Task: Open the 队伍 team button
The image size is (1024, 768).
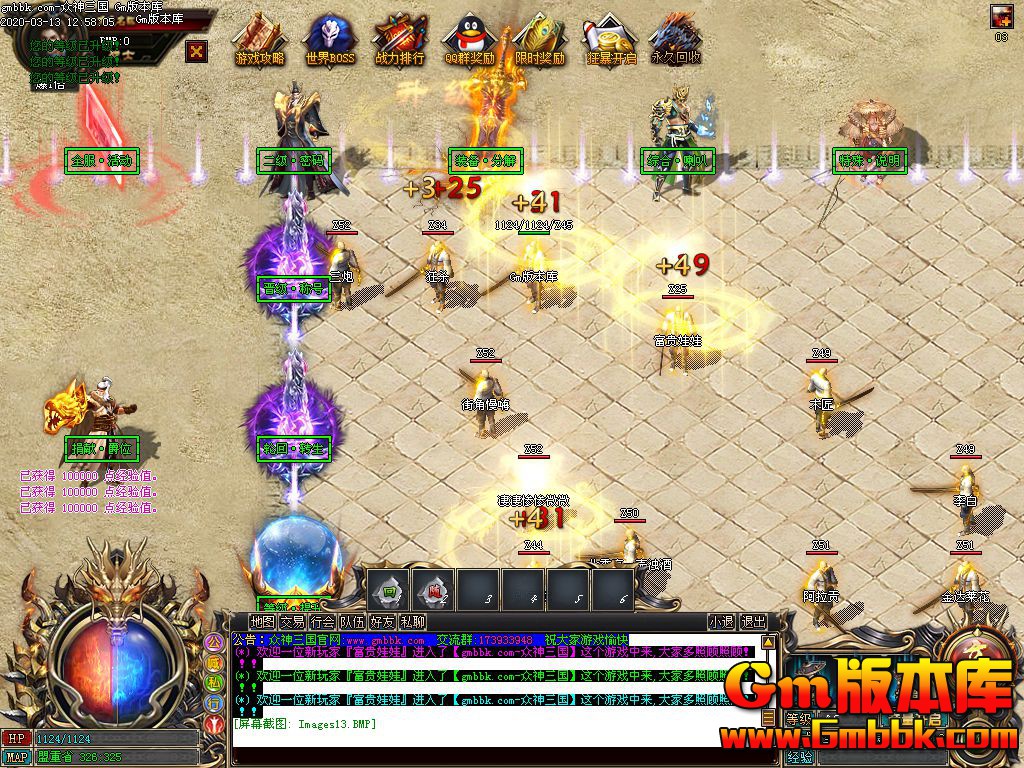Action: [x=352, y=622]
